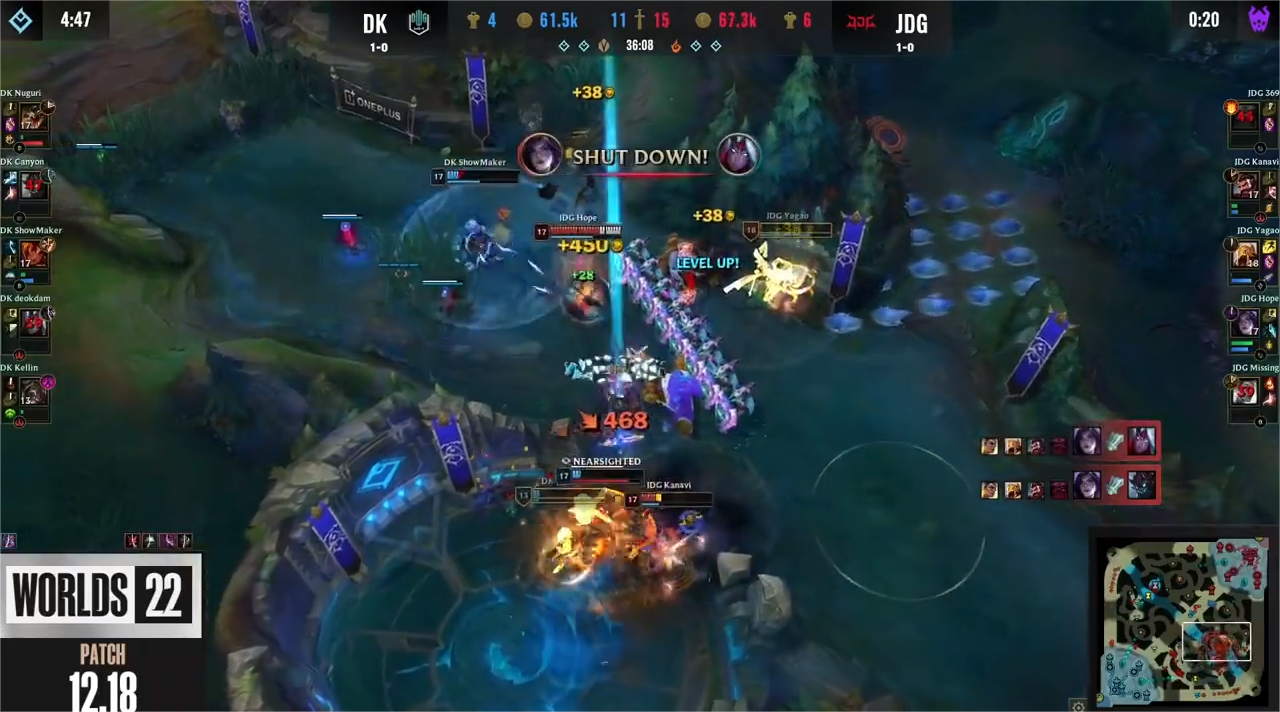The height and width of the screenshot is (712, 1280).
Task: Choose JDG Yagao's champion portrait
Action: pyautogui.click(x=1245, y=254)
